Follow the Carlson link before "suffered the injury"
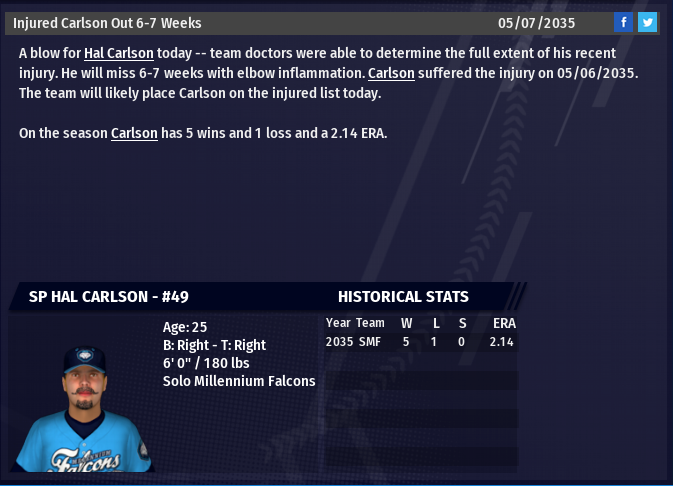Image resolution: width=673 pixels, height=486 pixels. tap(391, 73)
